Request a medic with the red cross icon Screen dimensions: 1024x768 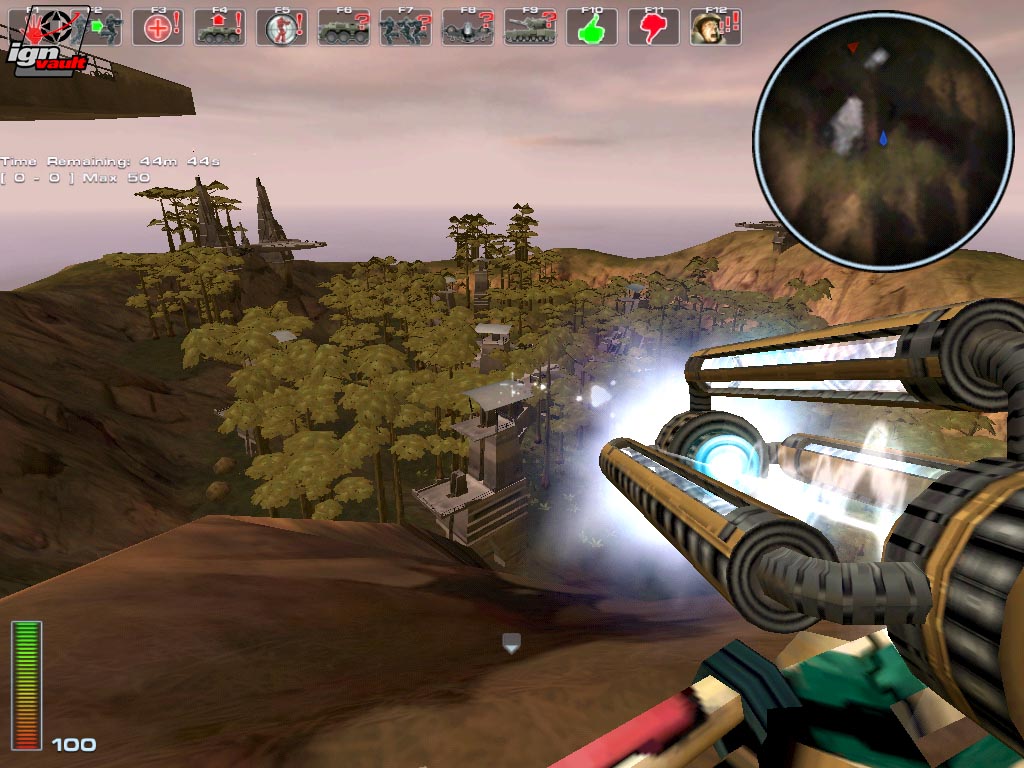tap(158, 27)
